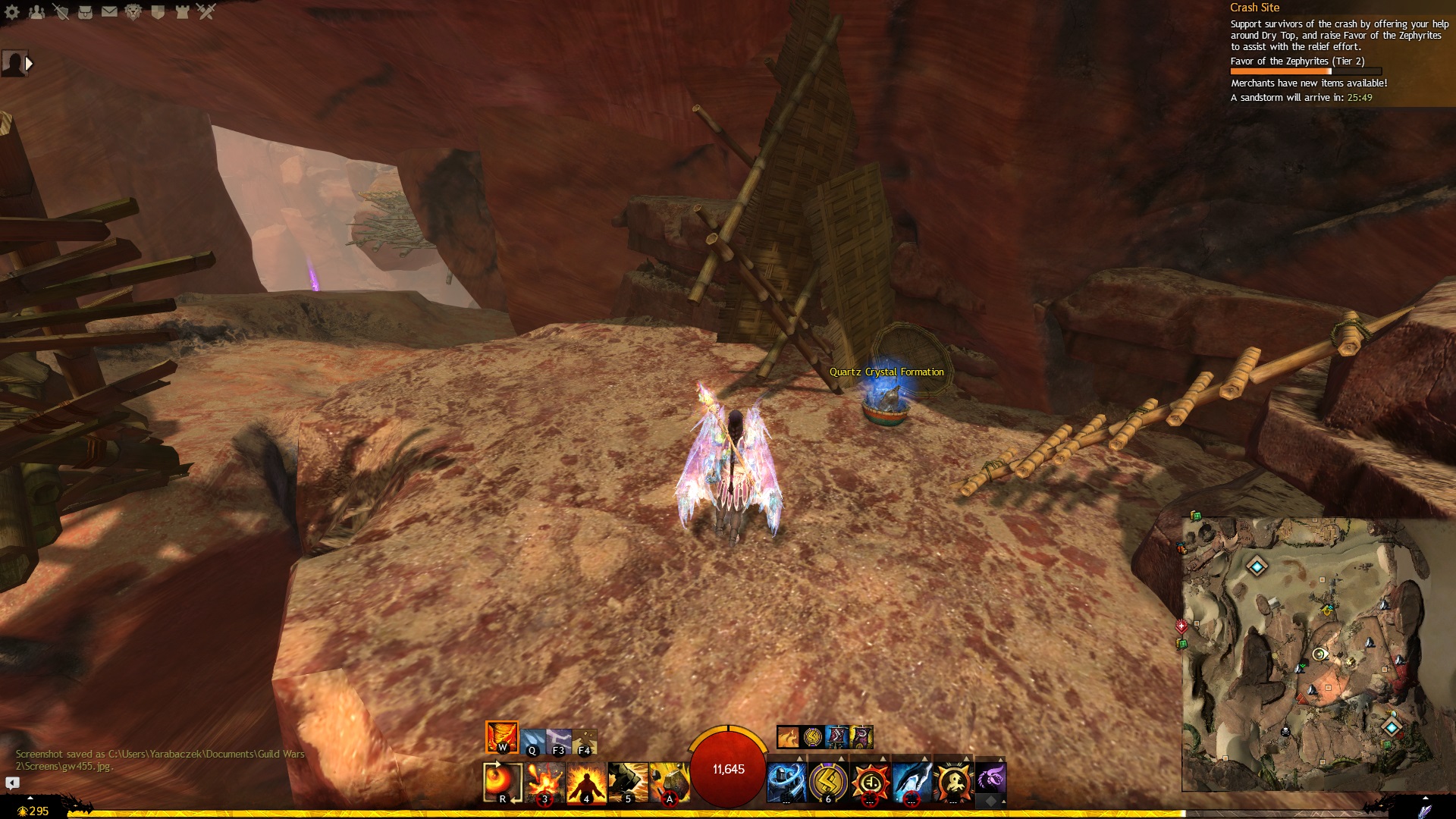Cast the armored guardians healing skill

pos(786,782)
